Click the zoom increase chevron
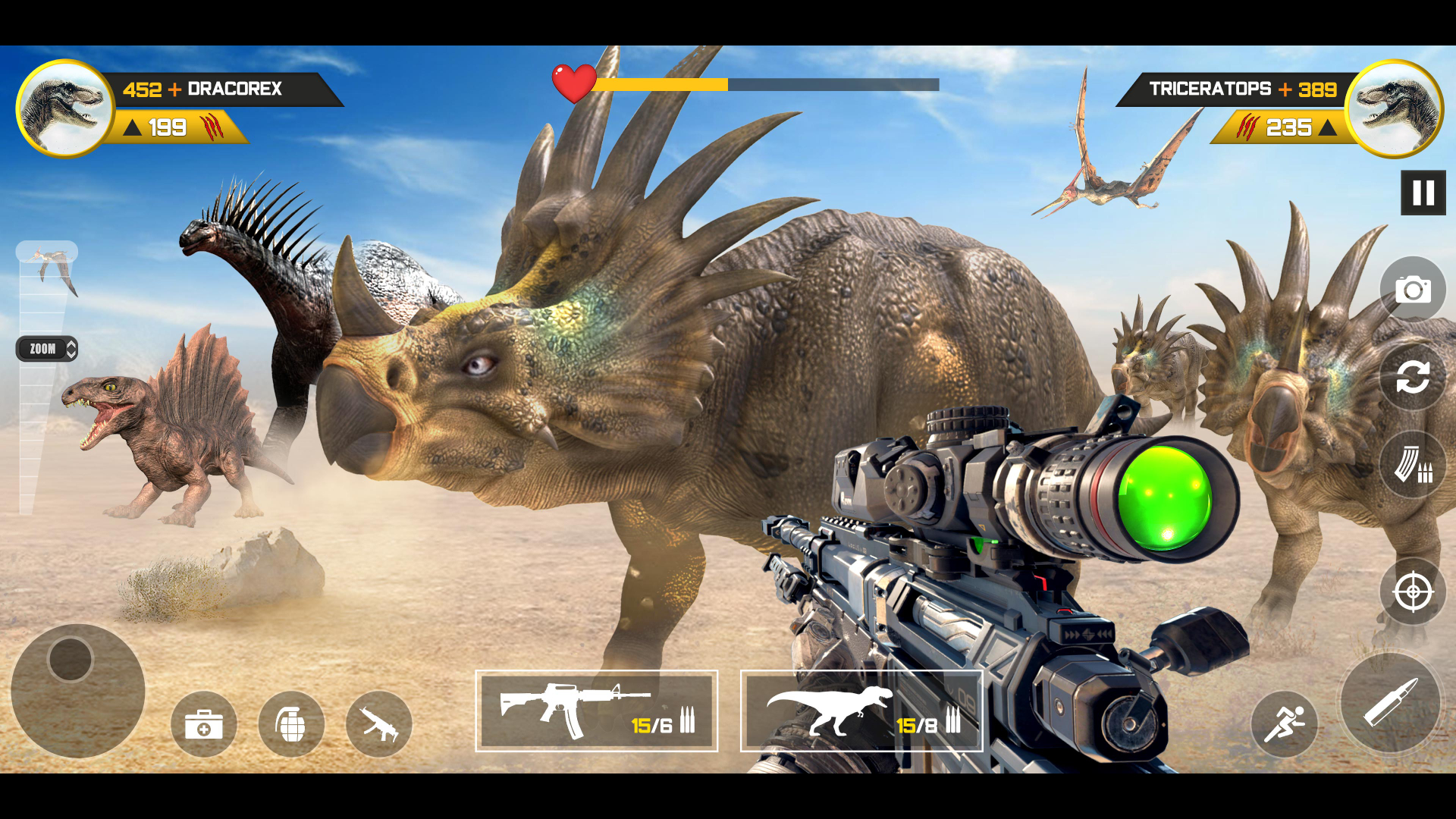This screenshot has height=819, width=1456. tap(71, 344)
